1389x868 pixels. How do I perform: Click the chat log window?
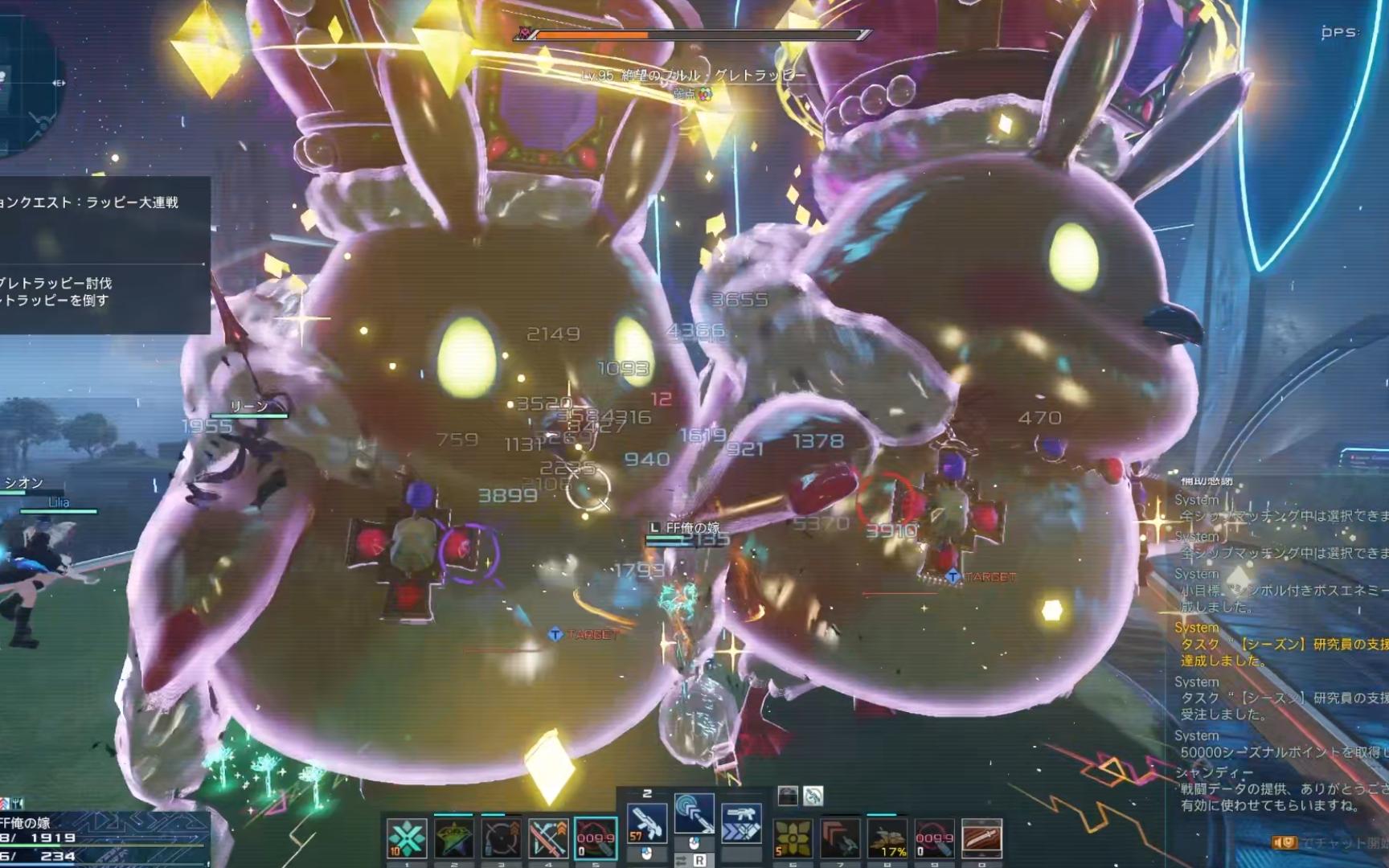click(1280, 651)
